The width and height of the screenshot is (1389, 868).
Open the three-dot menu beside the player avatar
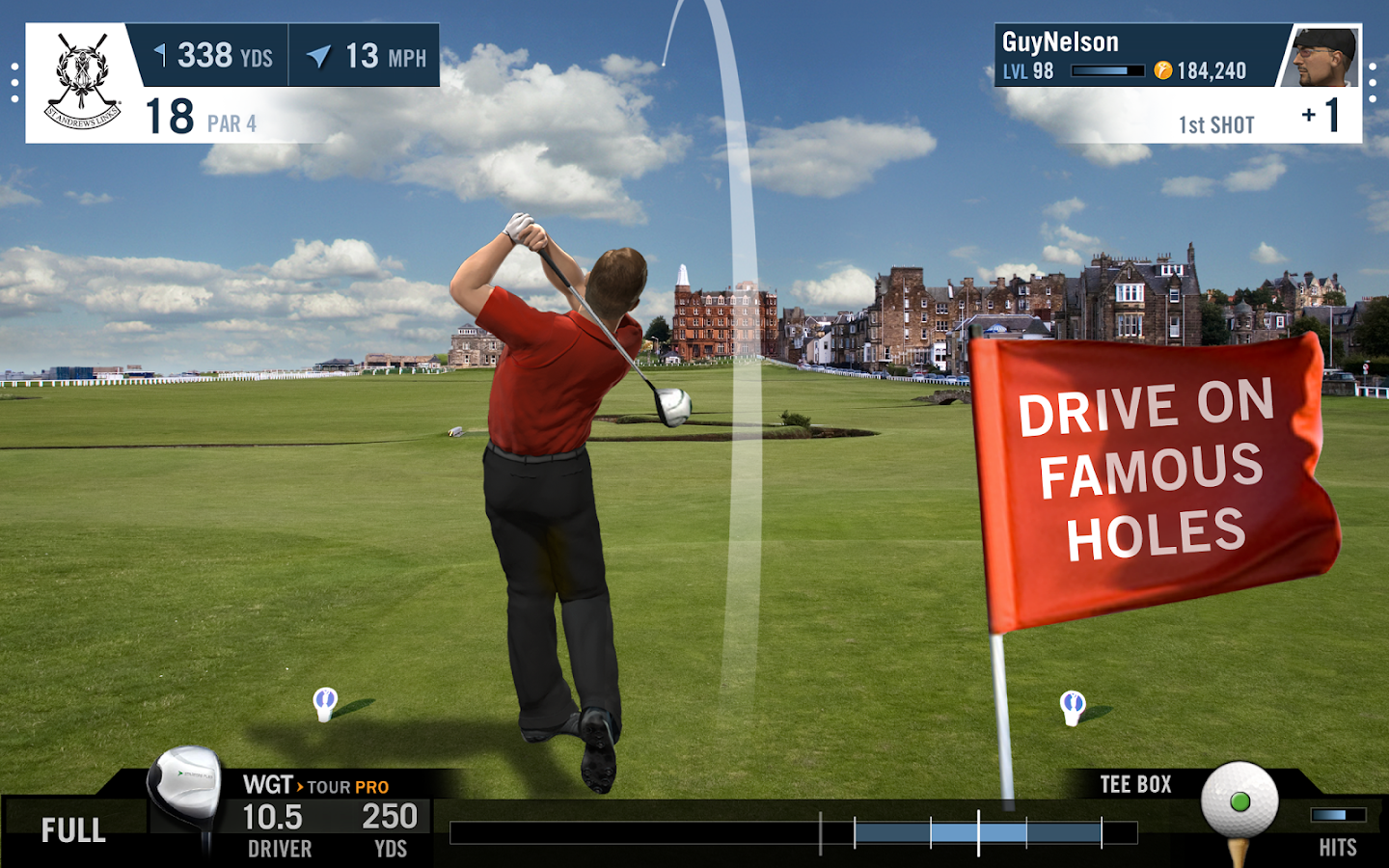point(1373,83)
